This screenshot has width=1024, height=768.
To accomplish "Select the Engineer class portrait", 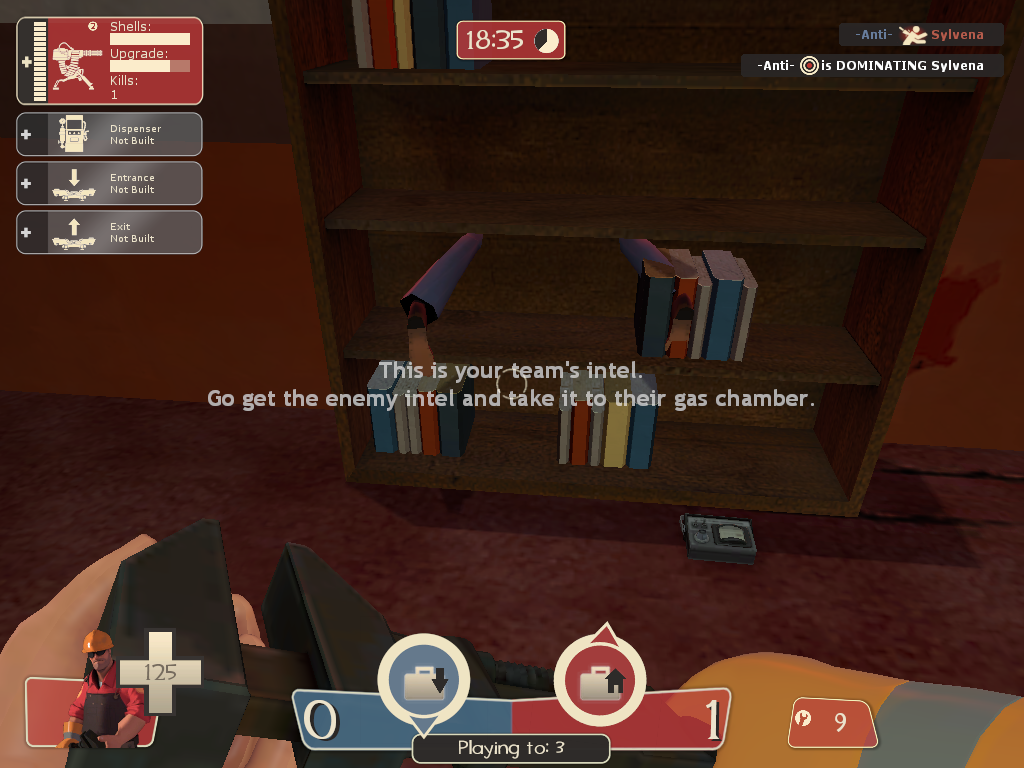I will click(x=96, y=688).
